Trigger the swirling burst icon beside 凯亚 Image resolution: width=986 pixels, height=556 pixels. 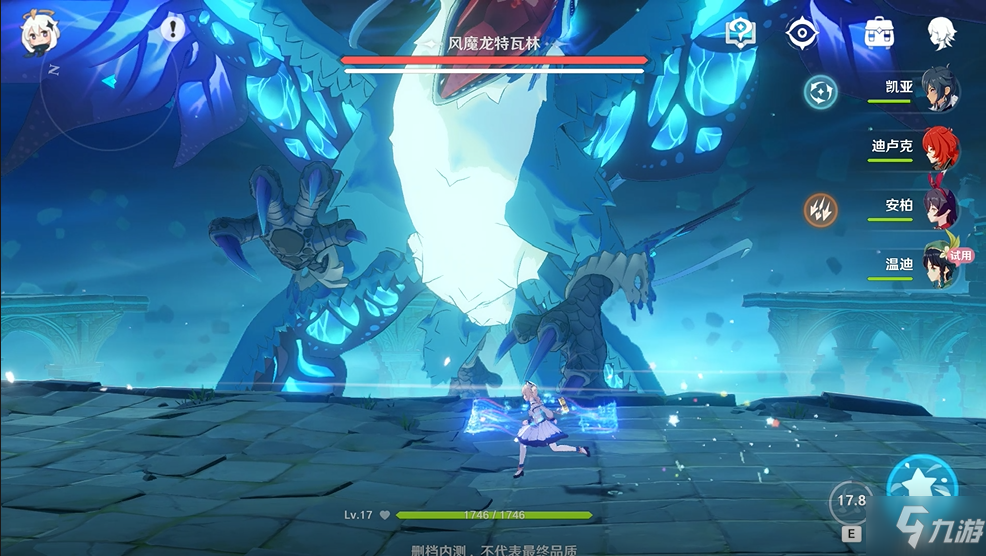click(x=821, y=92)
